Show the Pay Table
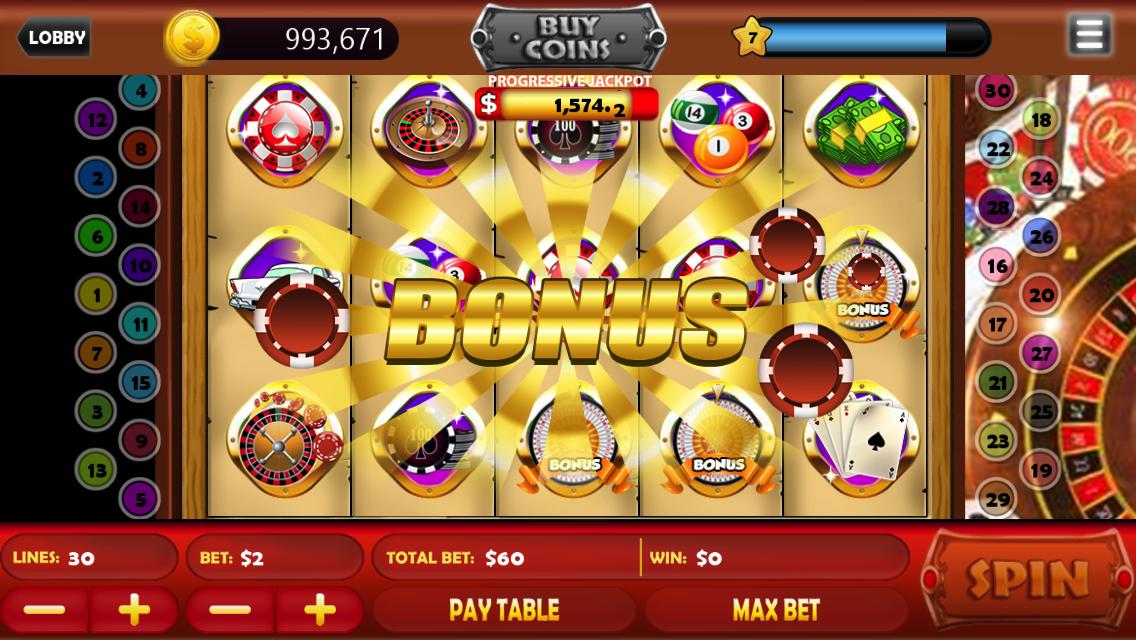 click(504, 610)
